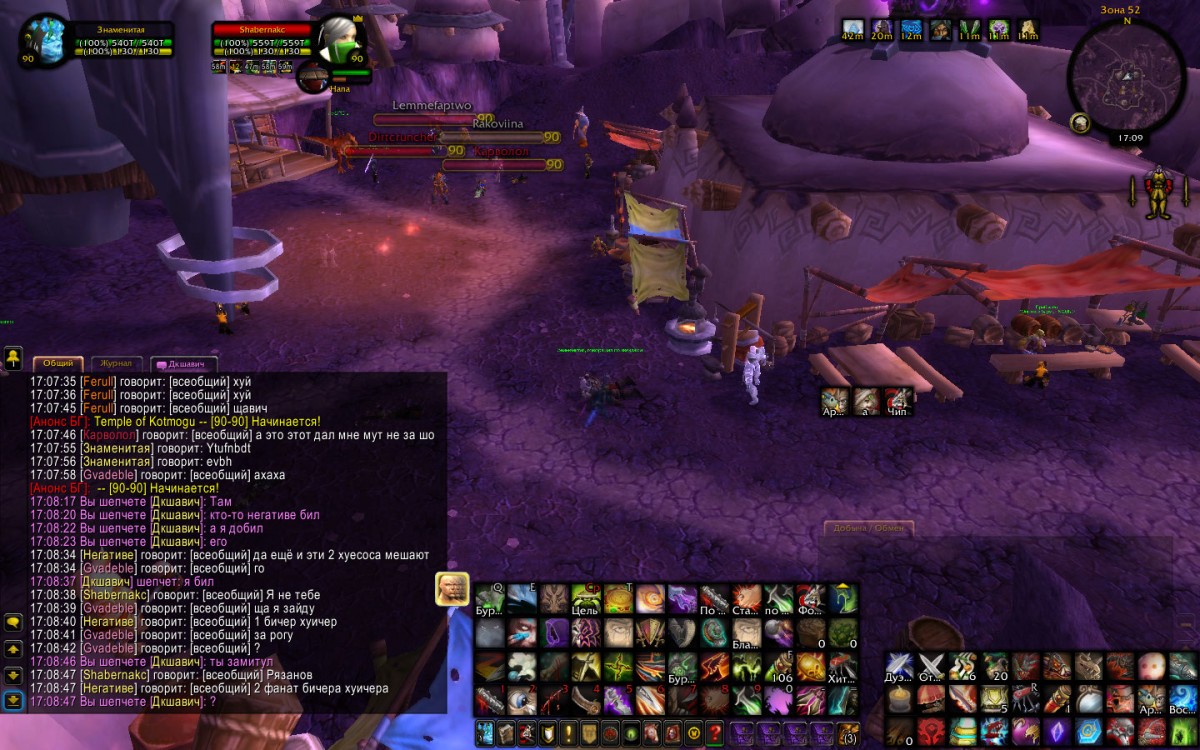The width and height of the screenshot is (1200, 750).
Task: Switch to the Общий chat tab
Action: (x=57, y=365)
